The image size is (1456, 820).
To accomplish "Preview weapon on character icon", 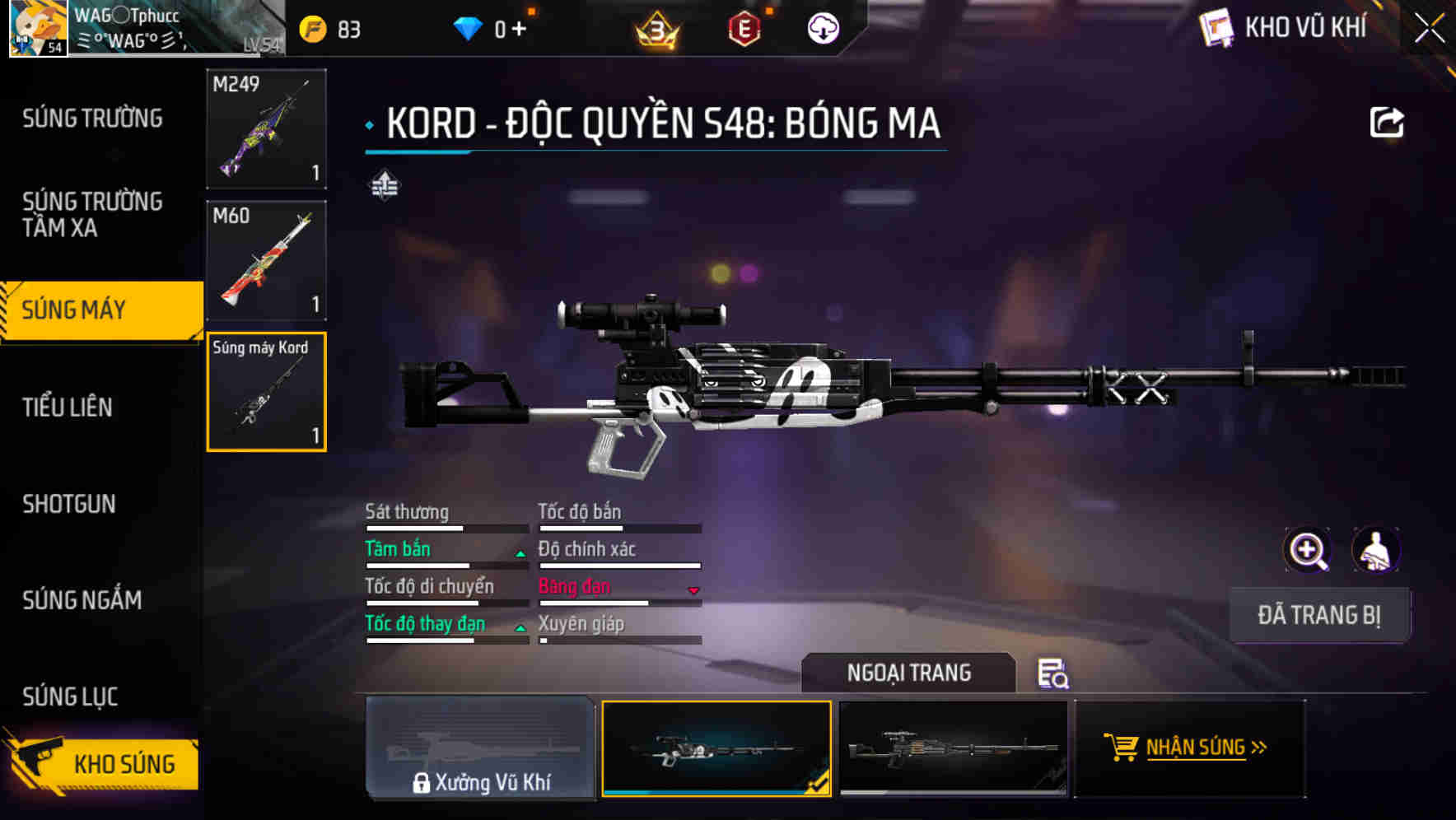I will pos(1375,550).
